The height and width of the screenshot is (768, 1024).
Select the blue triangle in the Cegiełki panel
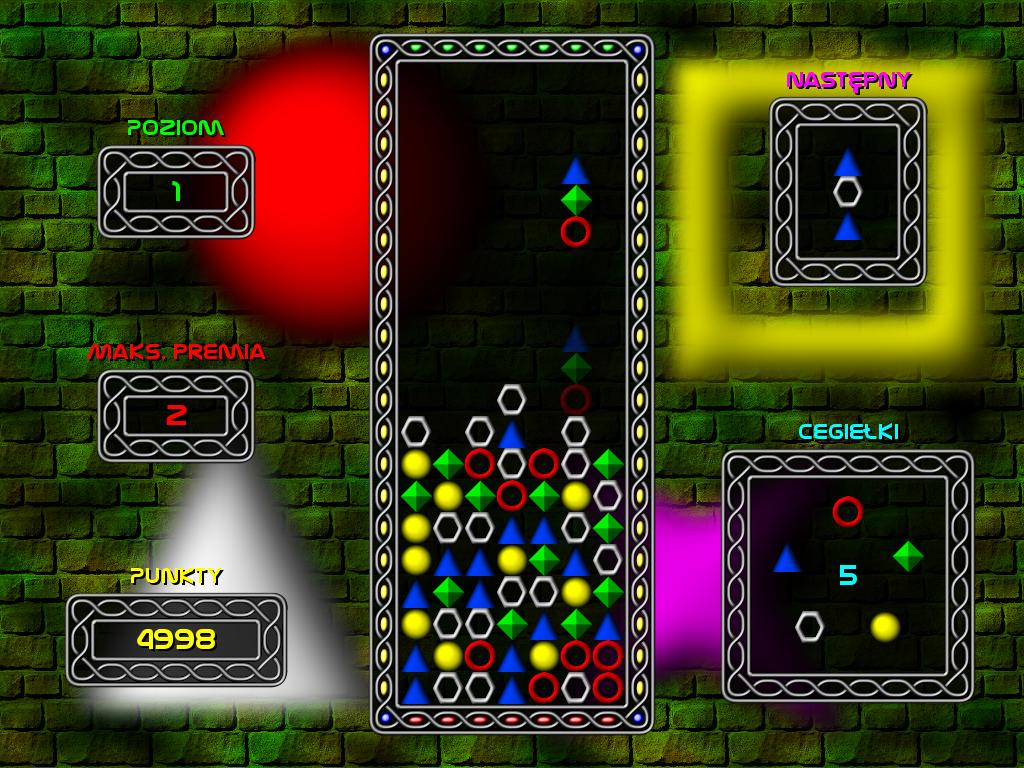pyautogui.click(x=787, y=558)
